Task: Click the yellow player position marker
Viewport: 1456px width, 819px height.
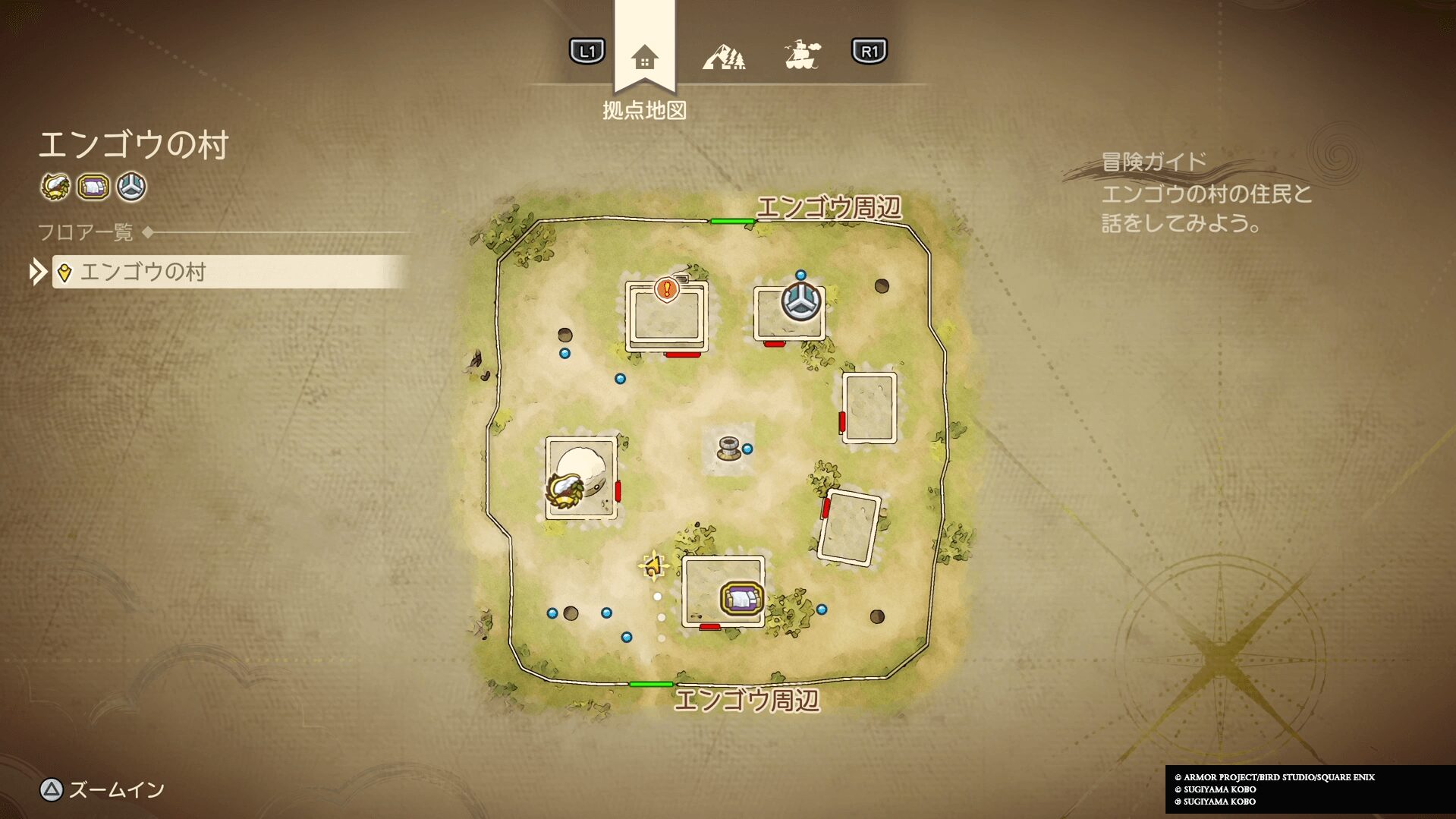Action: 653,565
